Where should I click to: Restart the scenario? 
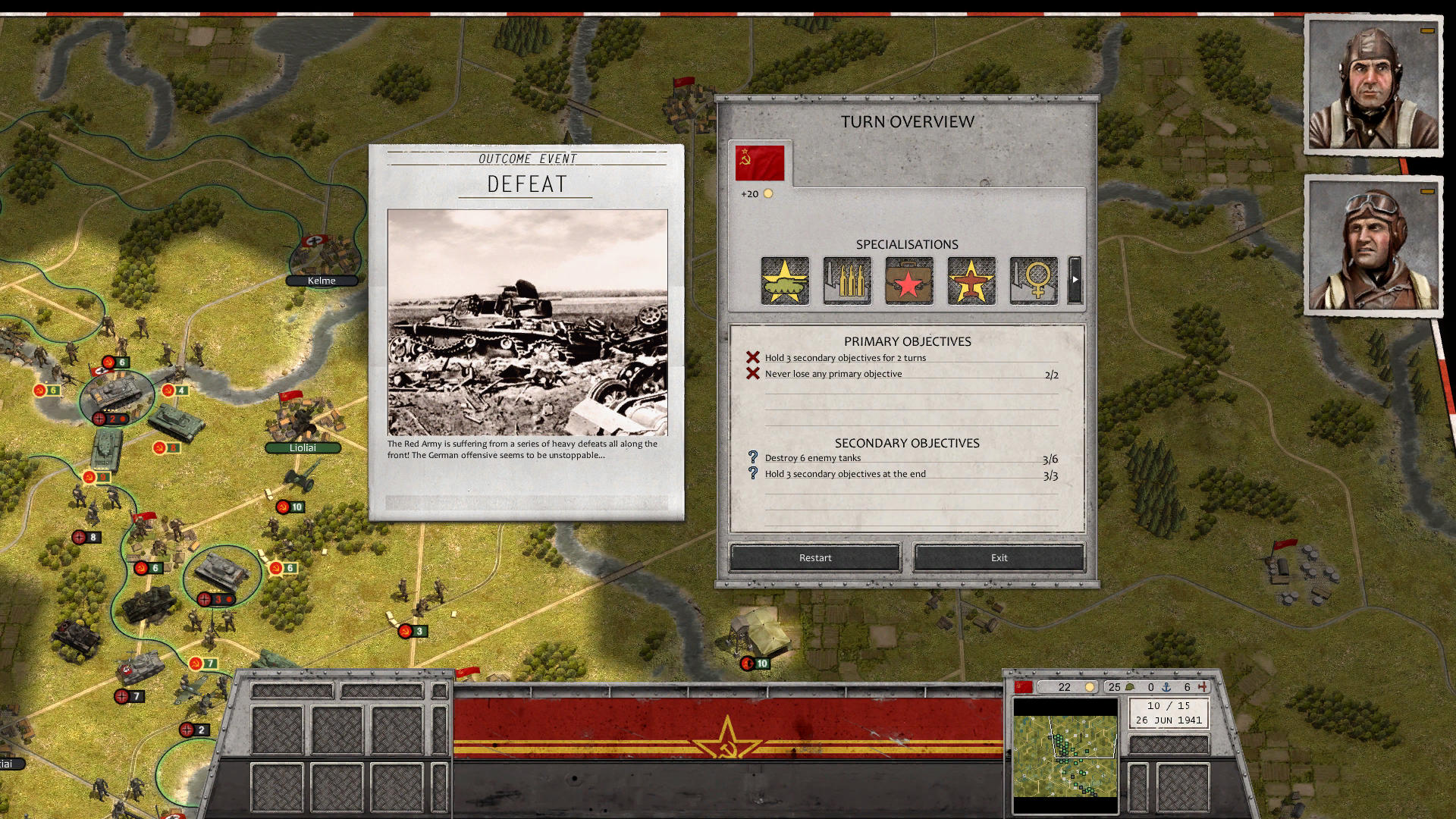coord(815,557)
